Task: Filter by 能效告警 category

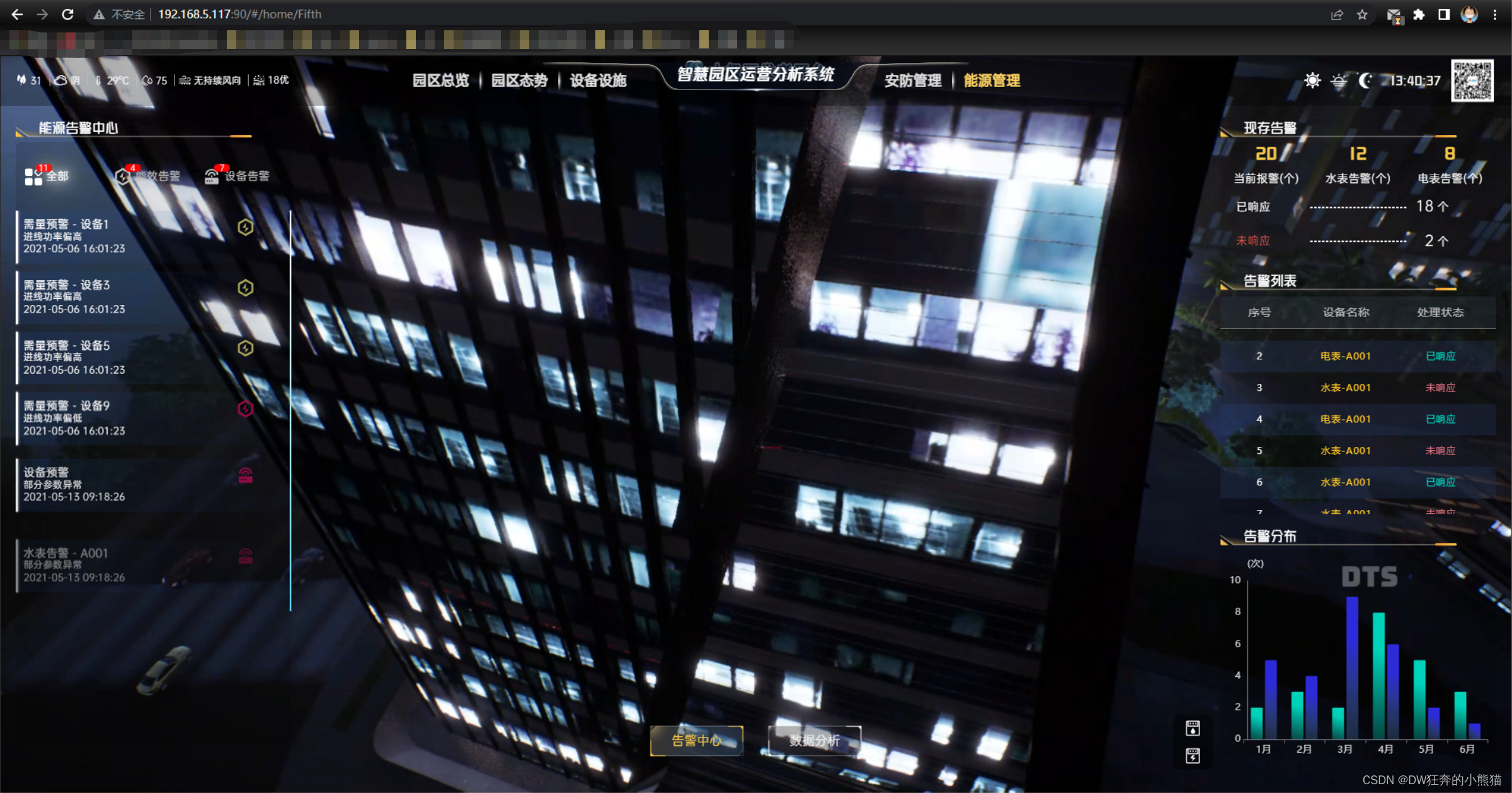Action: point(149,177)
